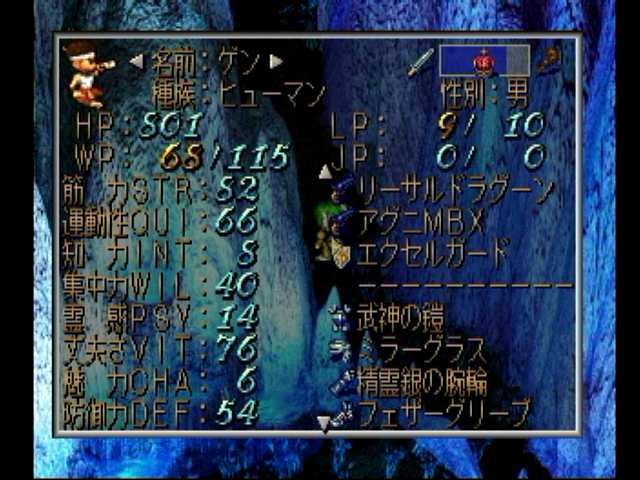Select the リーサルドラグーン weapon entry
640x480 pixels.
pos(453,189)
